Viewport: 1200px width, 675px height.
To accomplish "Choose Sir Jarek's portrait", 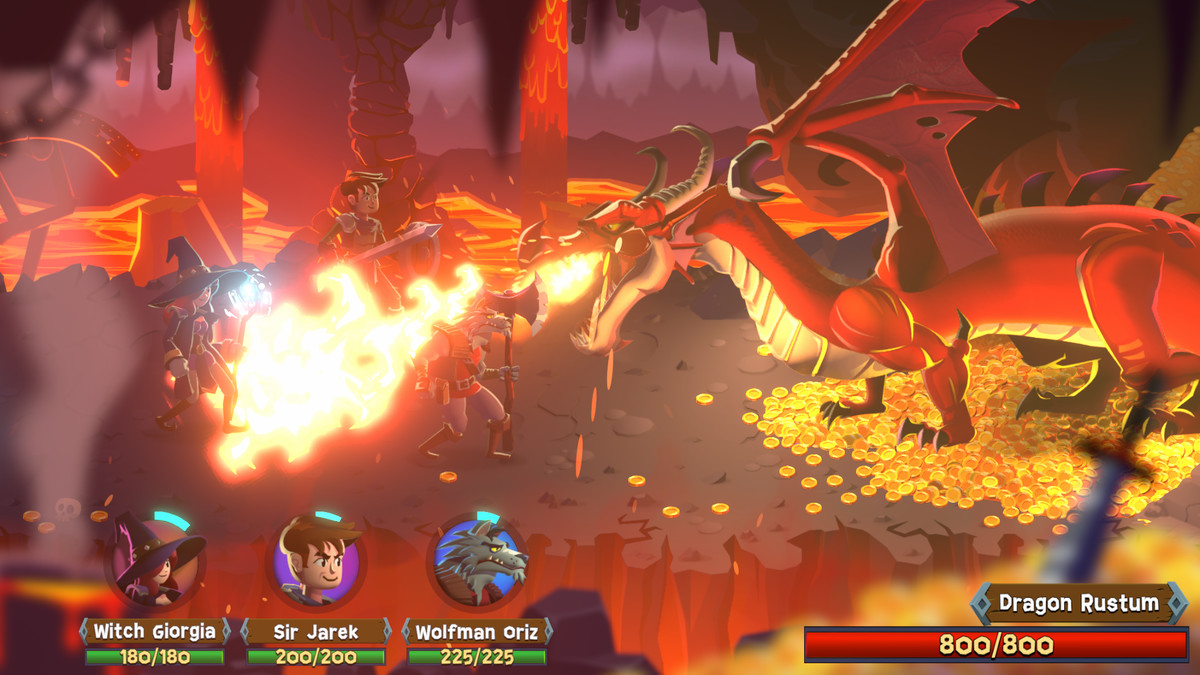I will click(x=316, y=562).
